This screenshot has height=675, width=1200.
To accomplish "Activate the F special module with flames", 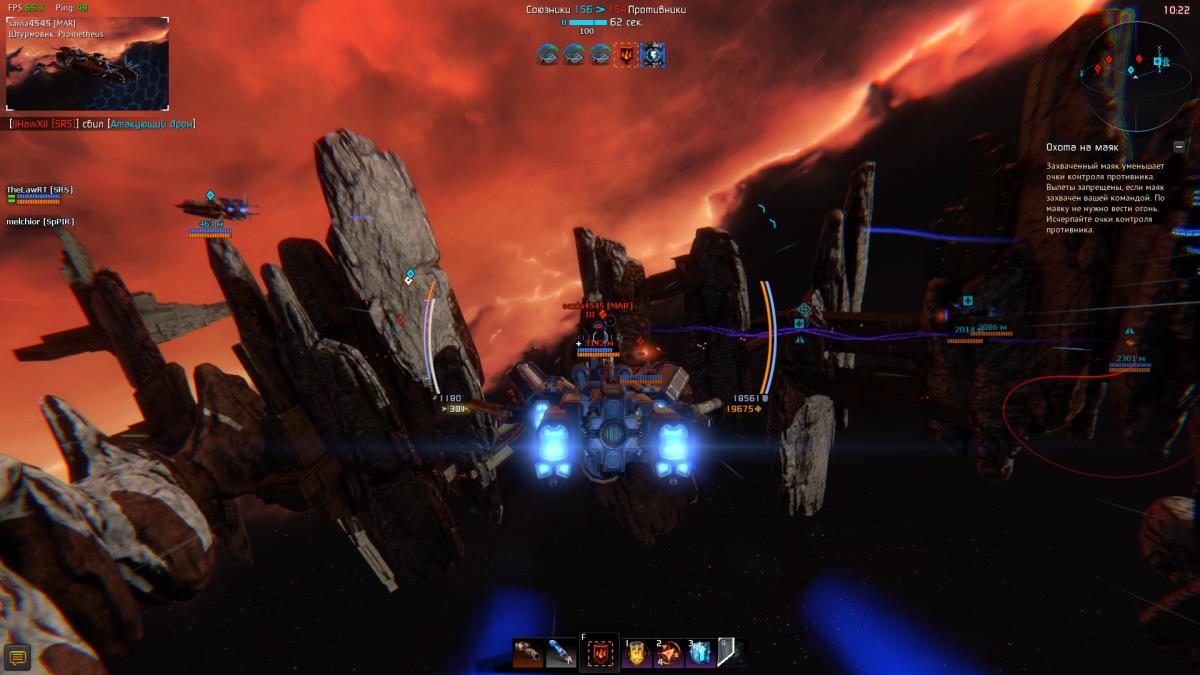I will (599, 654).
